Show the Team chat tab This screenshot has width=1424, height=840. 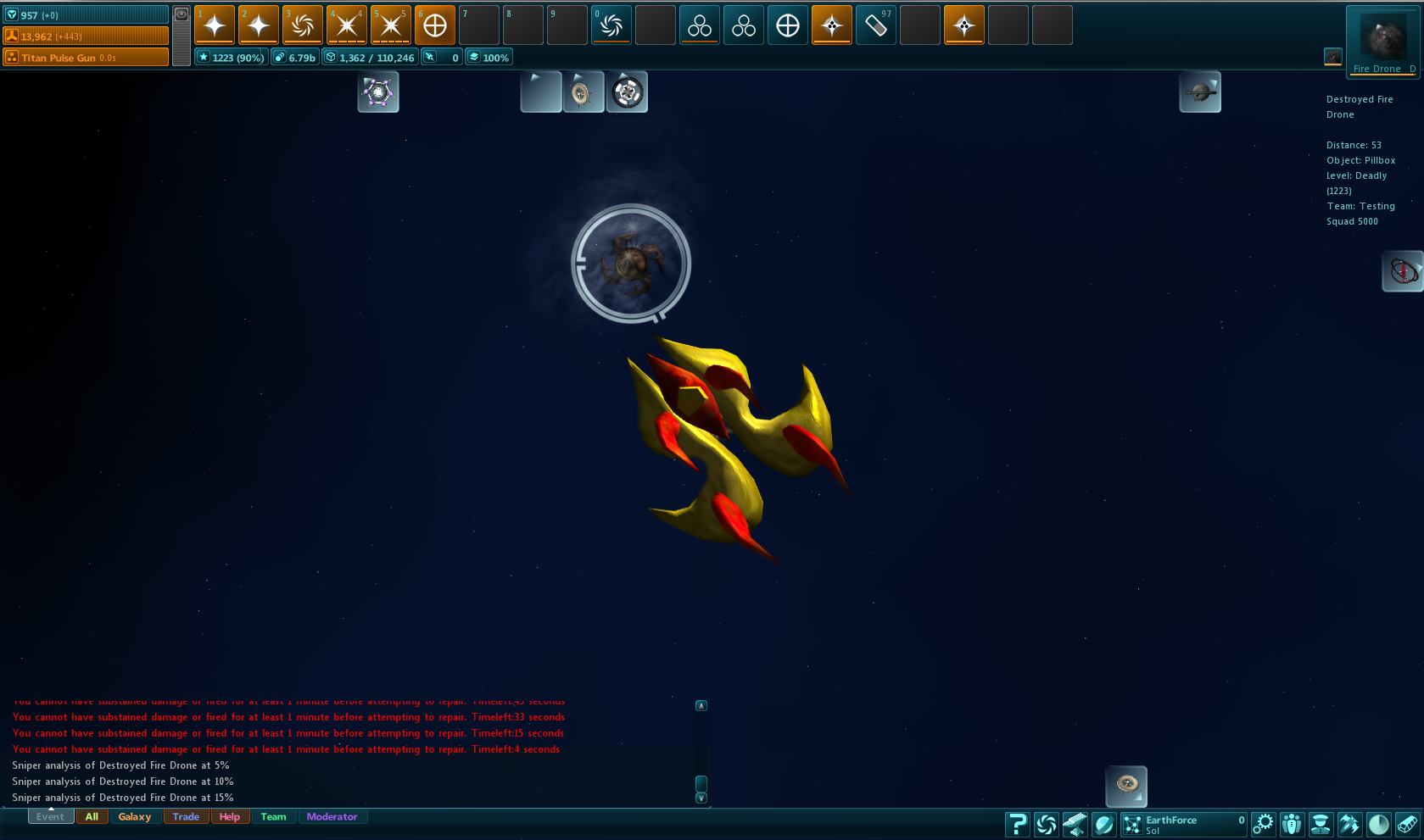tap(273, 817)
